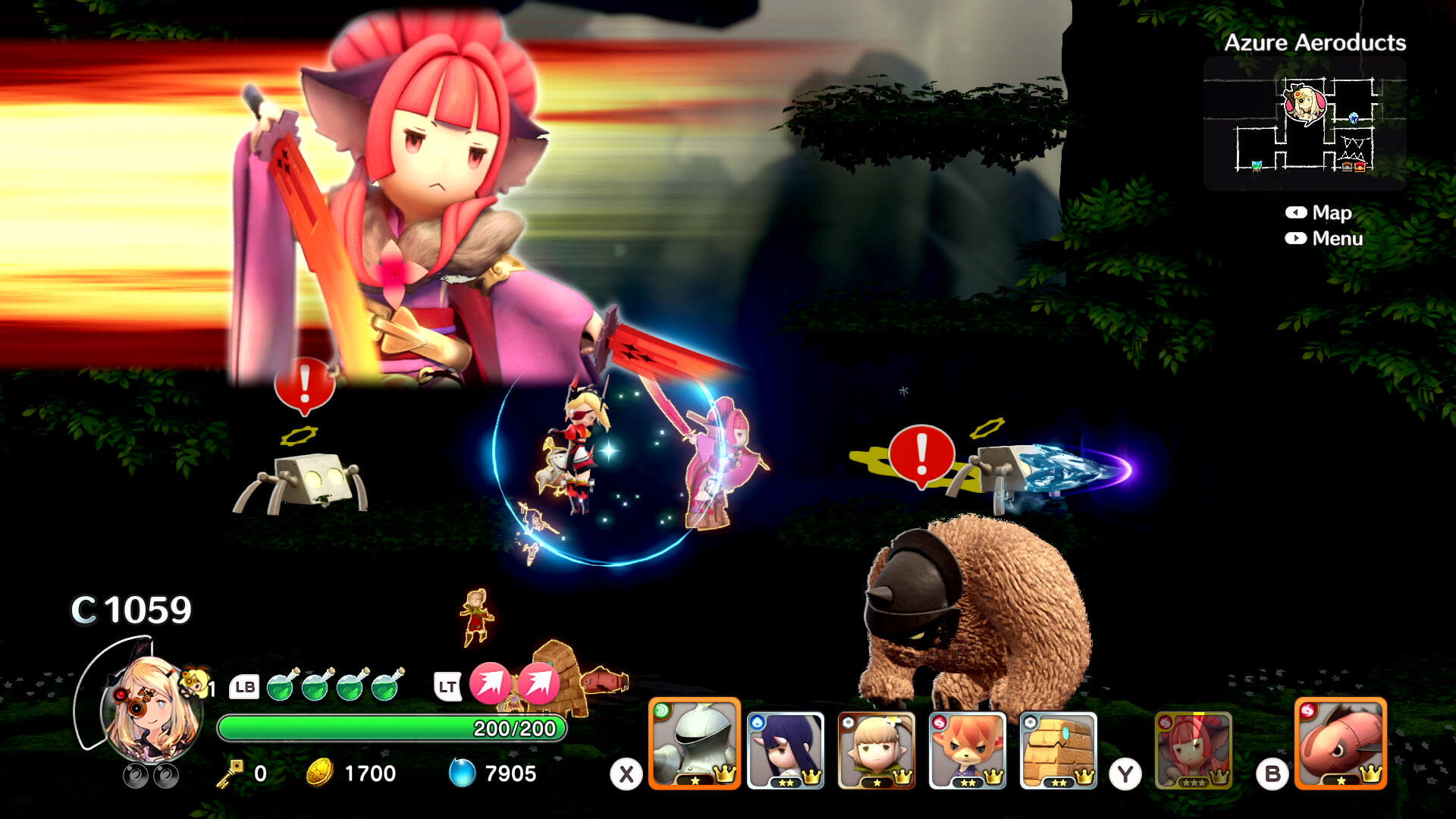Click the gold key icon
1456x819 pixels.
(x=229, y=773)
